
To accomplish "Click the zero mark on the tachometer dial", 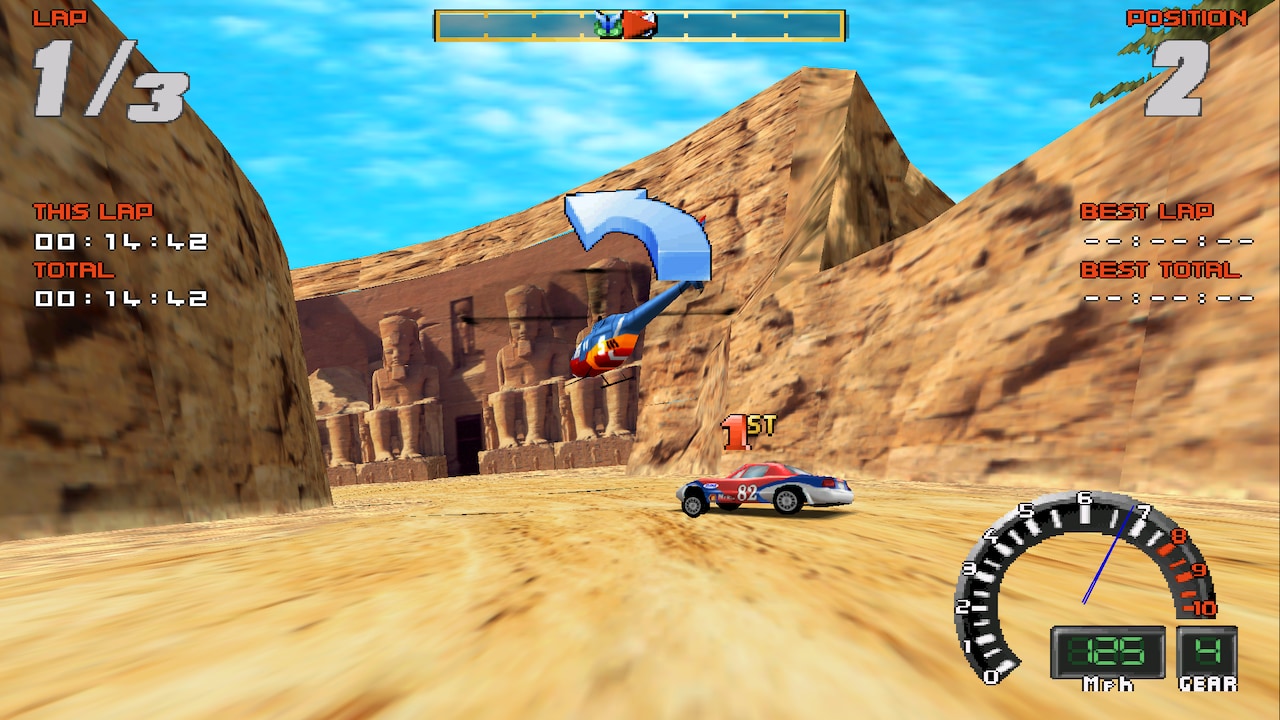I will 991,676.
